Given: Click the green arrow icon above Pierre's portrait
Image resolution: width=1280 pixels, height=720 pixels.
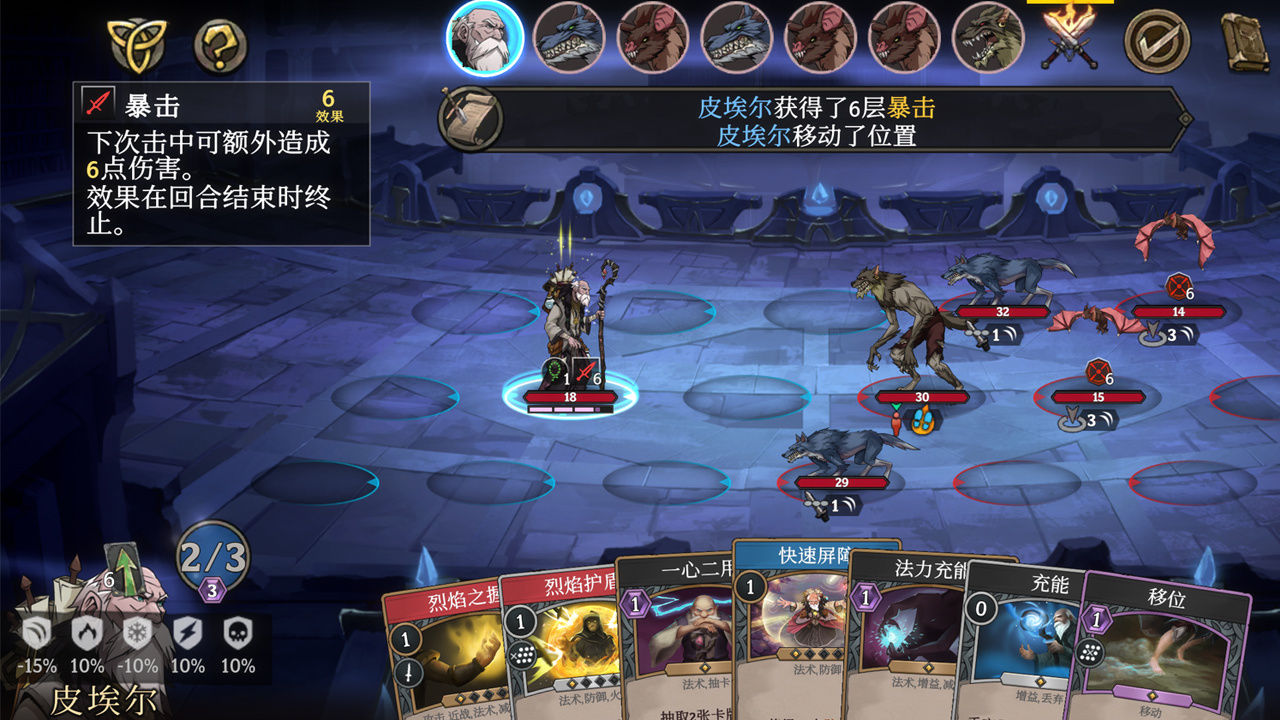Looking at the screenshot, I should [126, 570].
